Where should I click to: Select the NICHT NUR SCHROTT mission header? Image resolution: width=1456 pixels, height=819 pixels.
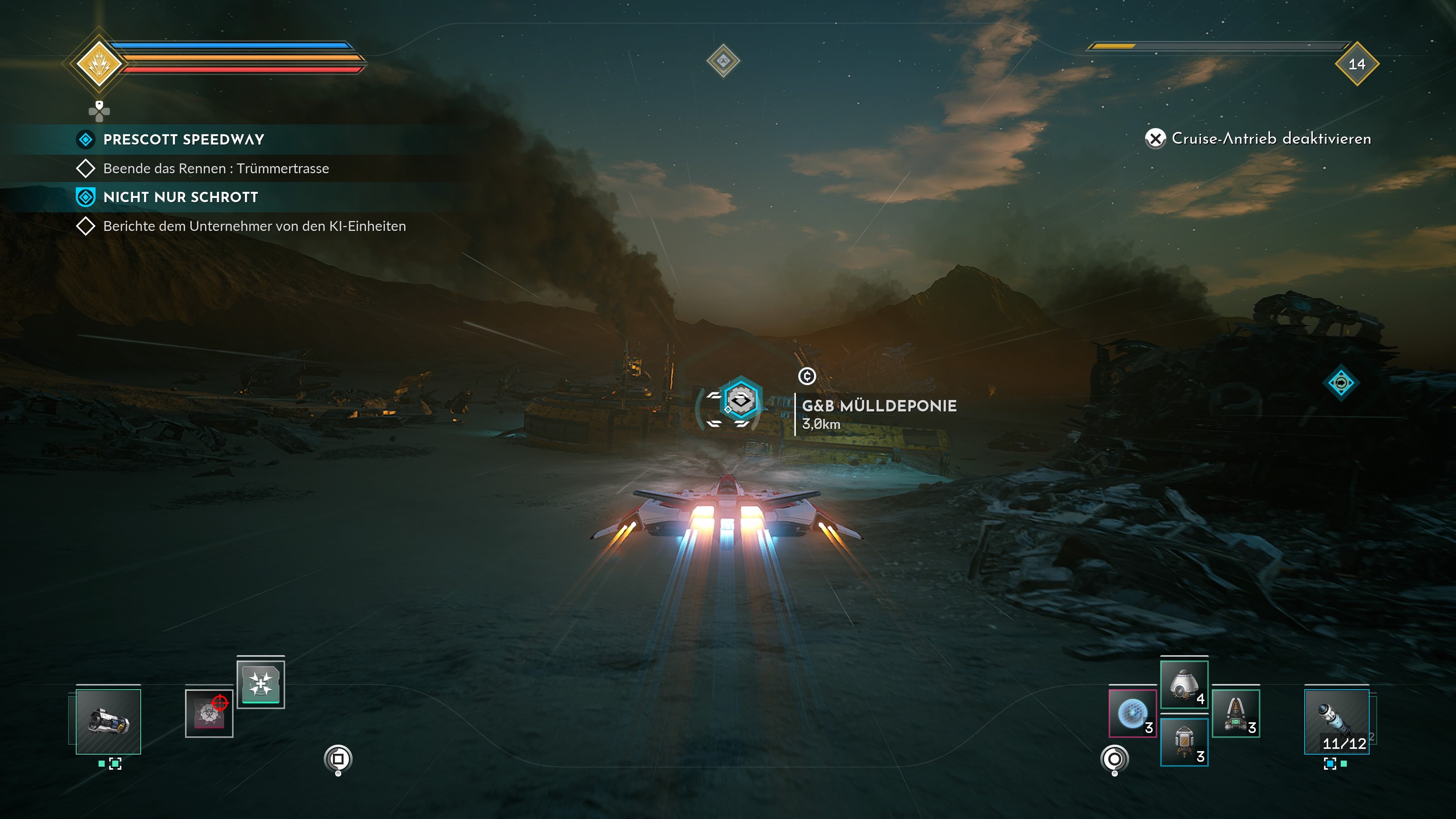coord(180,197)
